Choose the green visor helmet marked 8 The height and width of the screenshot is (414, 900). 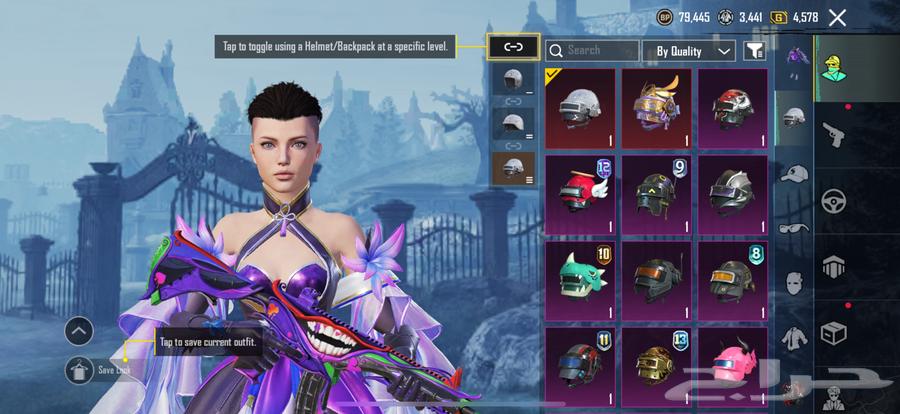coord(732,280)
